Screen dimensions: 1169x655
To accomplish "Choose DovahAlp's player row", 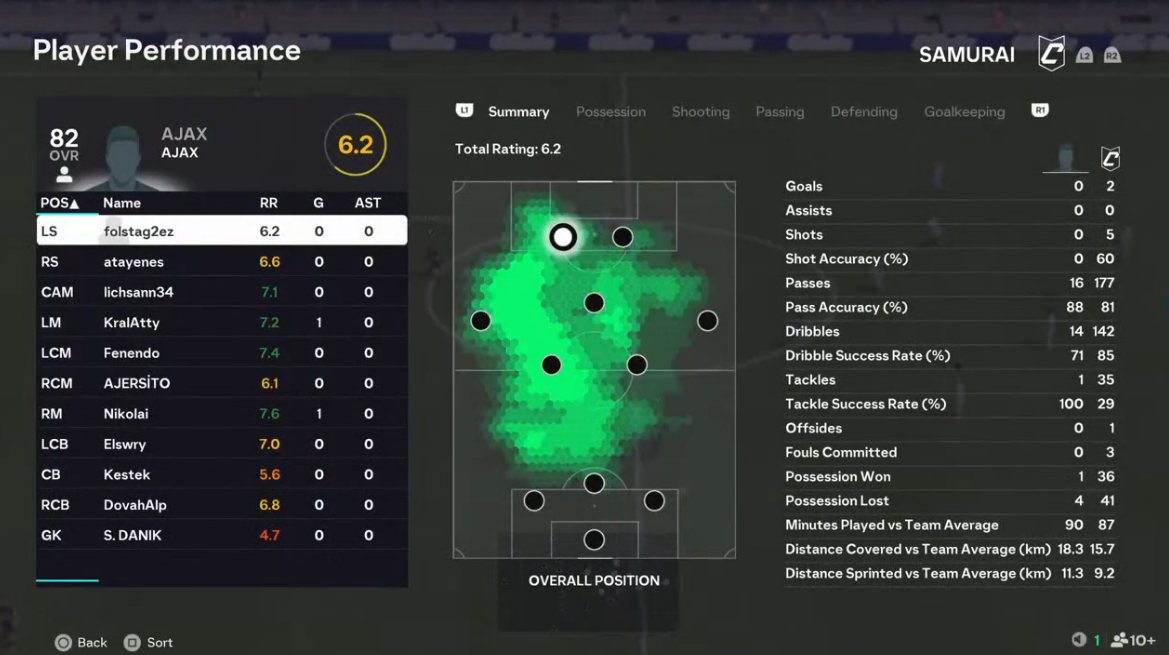I will click(x=221, y=505).
